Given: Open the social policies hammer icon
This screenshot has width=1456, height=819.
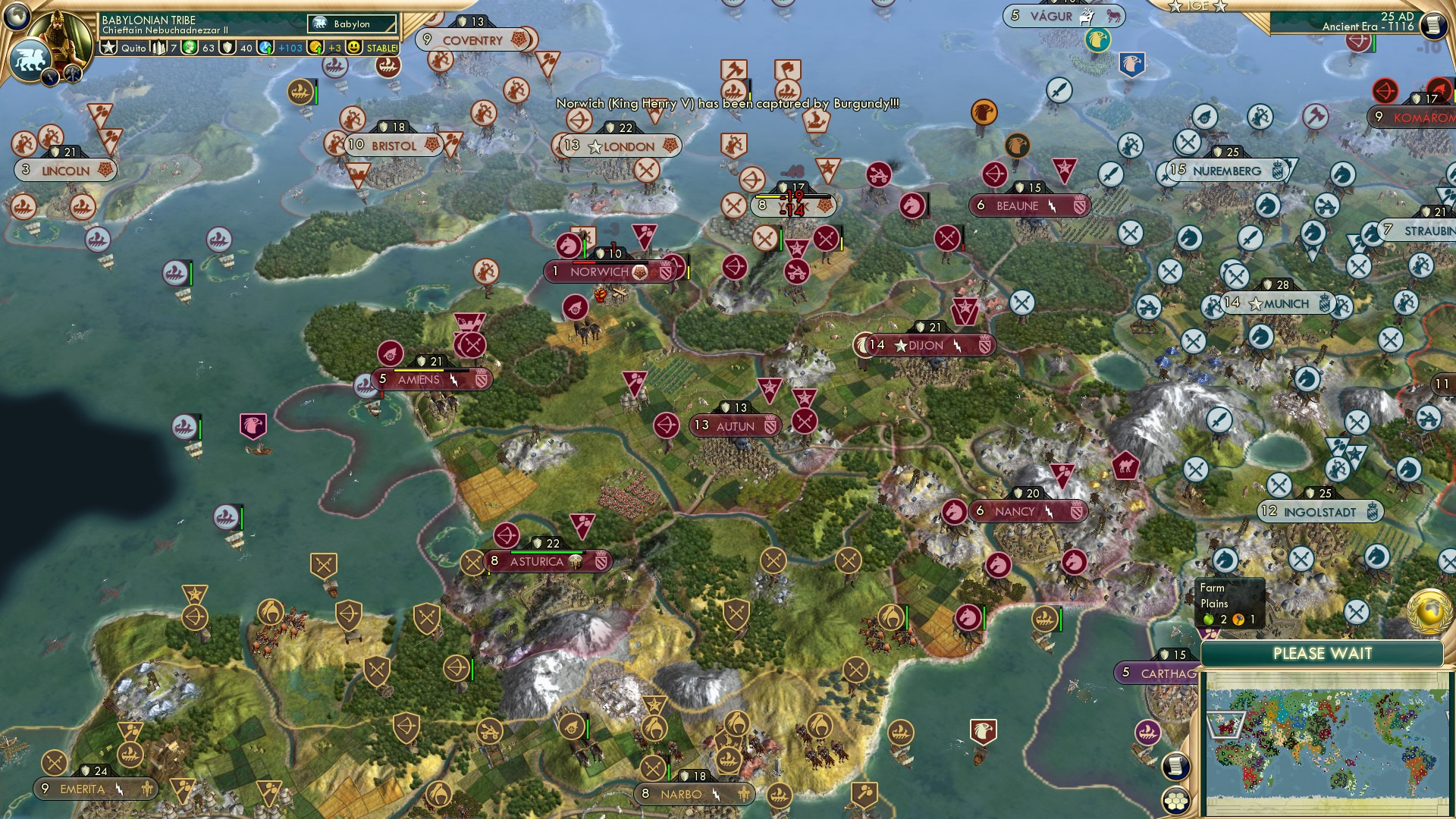Looking at the screenshot, I should pyautogui.click(x=73, y=74).
